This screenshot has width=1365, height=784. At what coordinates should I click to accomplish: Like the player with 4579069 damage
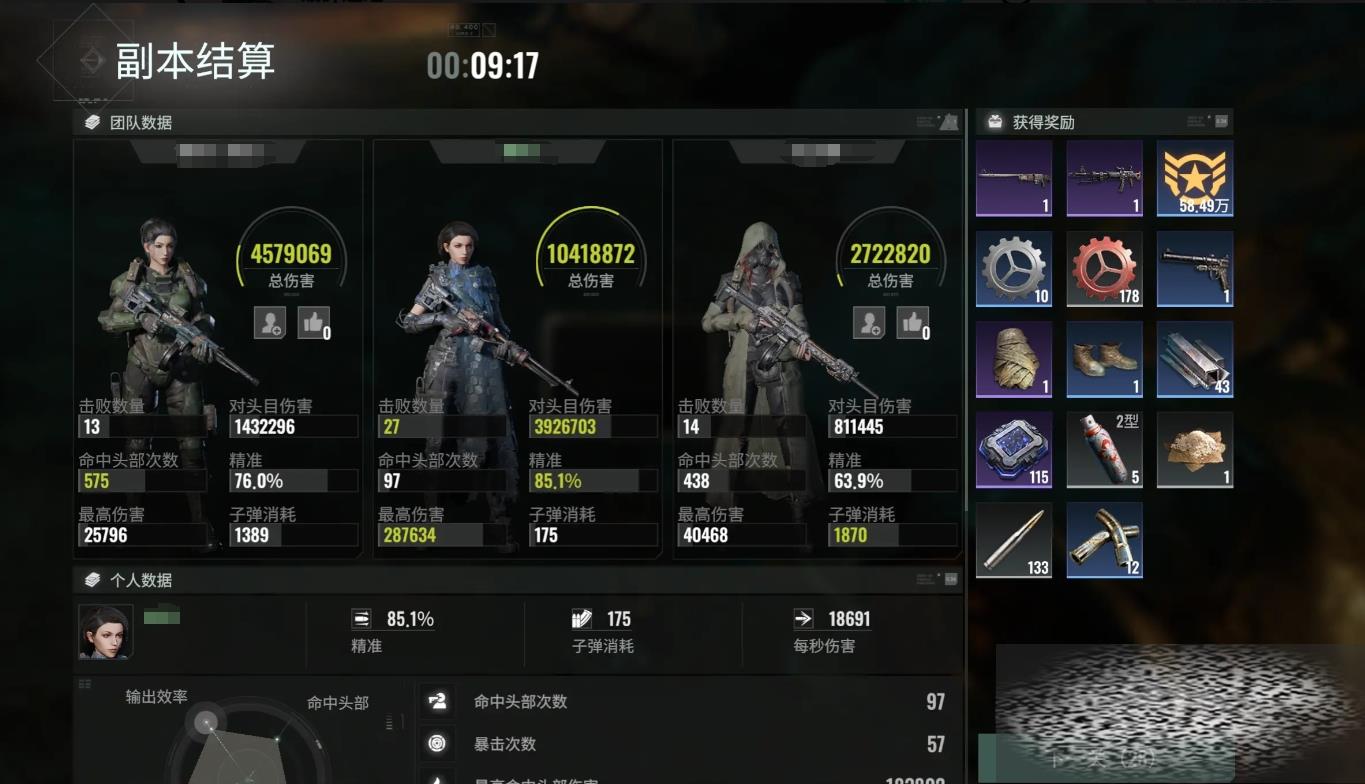(x=313, y=322)
